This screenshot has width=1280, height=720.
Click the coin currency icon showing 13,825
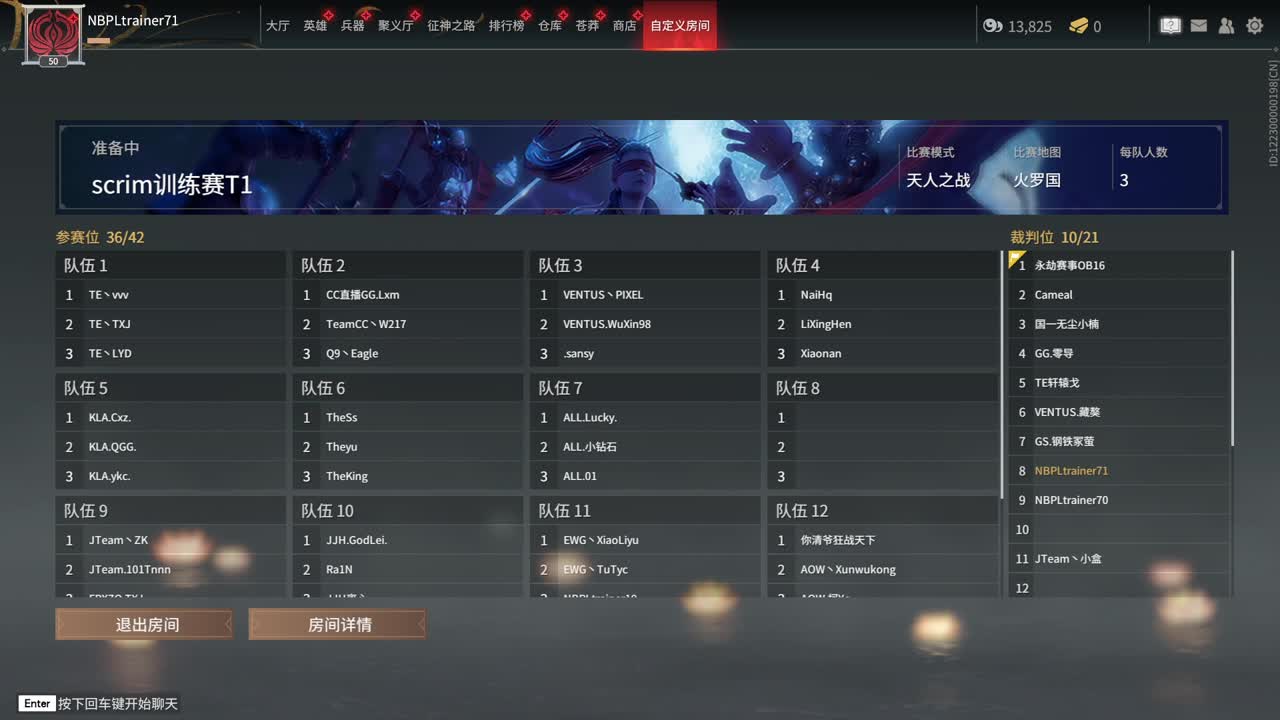tap(991, 26)
